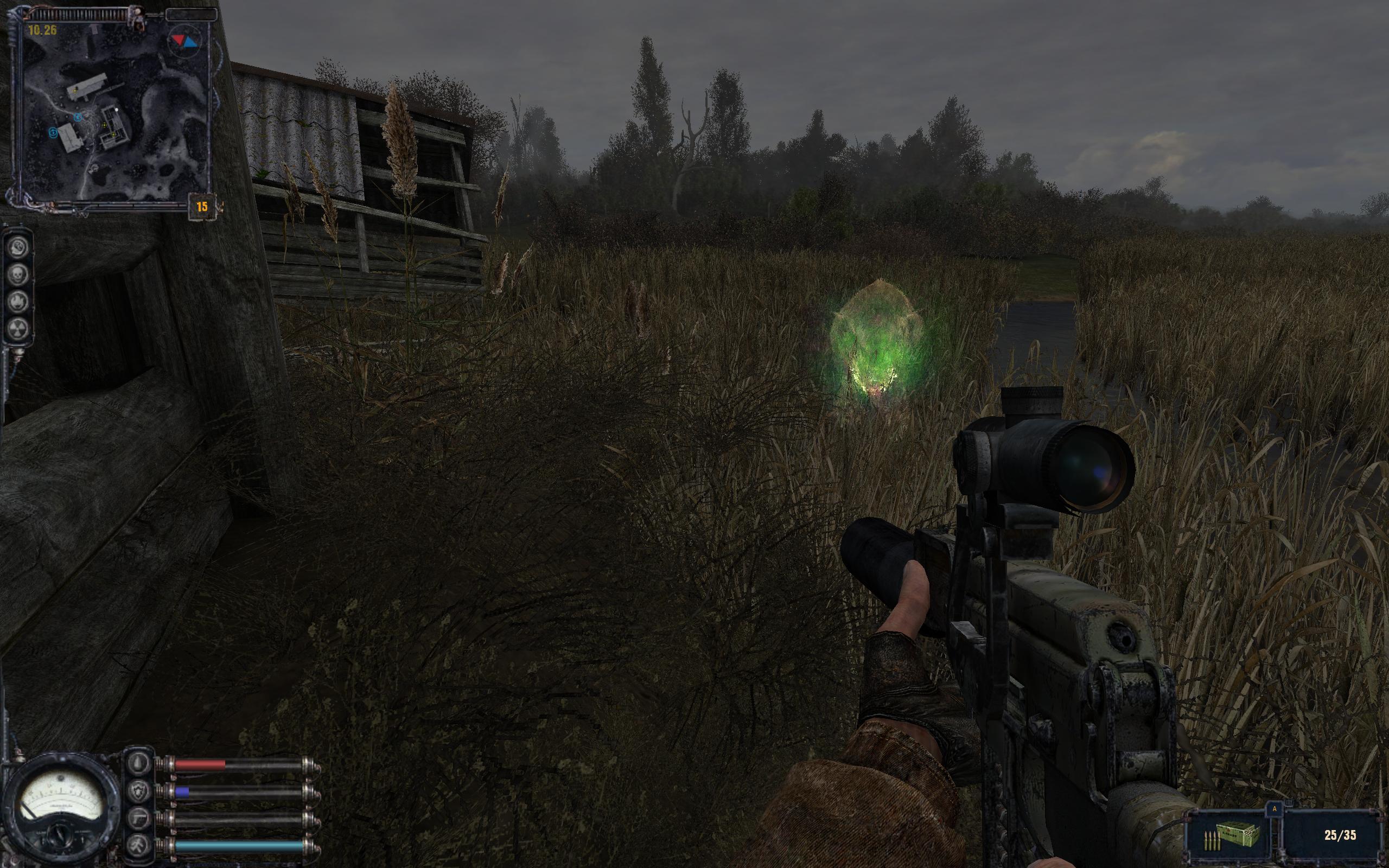Choose the flame hazard status icon

[19, 302]
